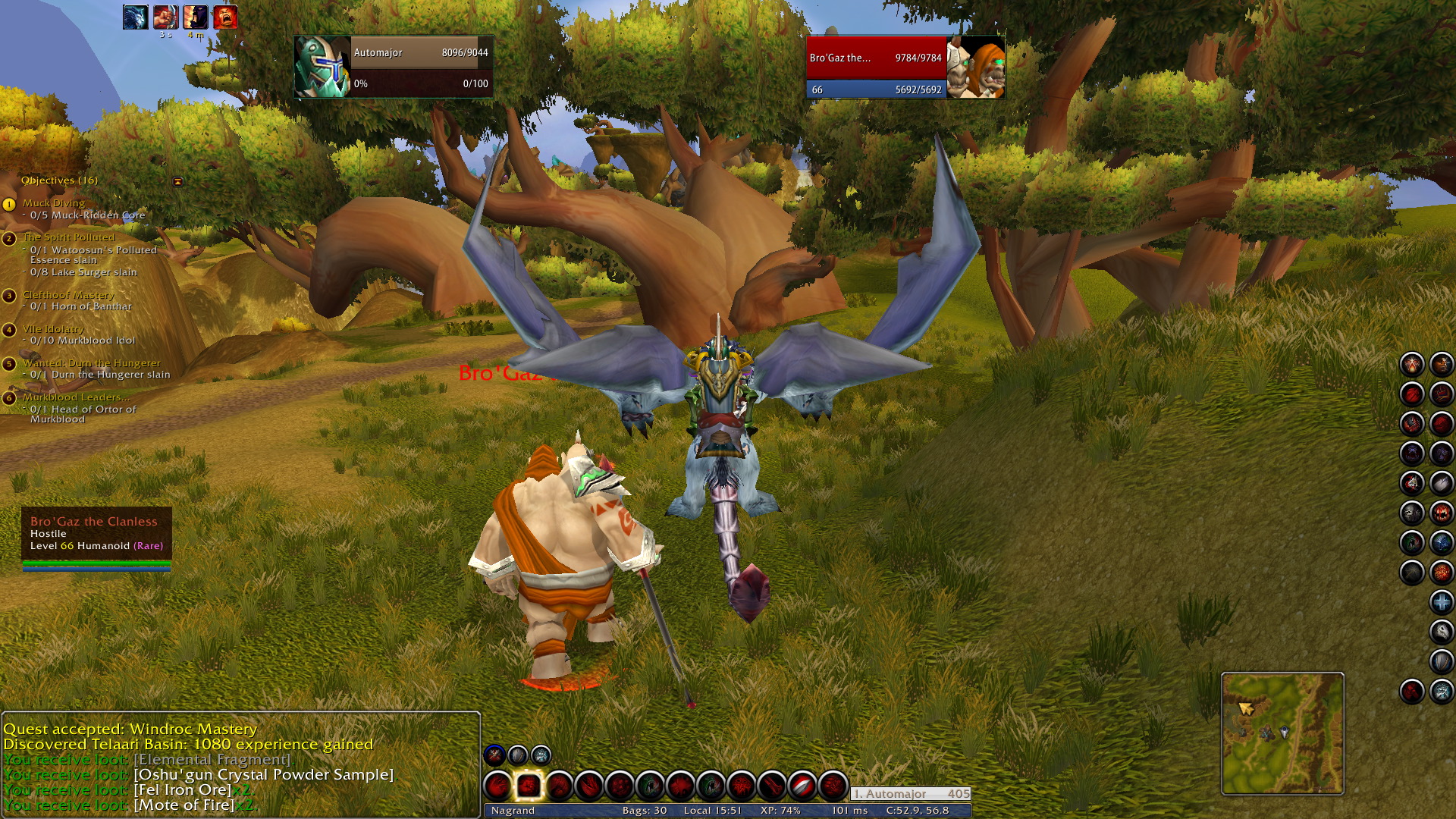Click the hooded purple figure buff icon
The width and height of the screenshot is (1456, 819).
(x=195, y=17)
